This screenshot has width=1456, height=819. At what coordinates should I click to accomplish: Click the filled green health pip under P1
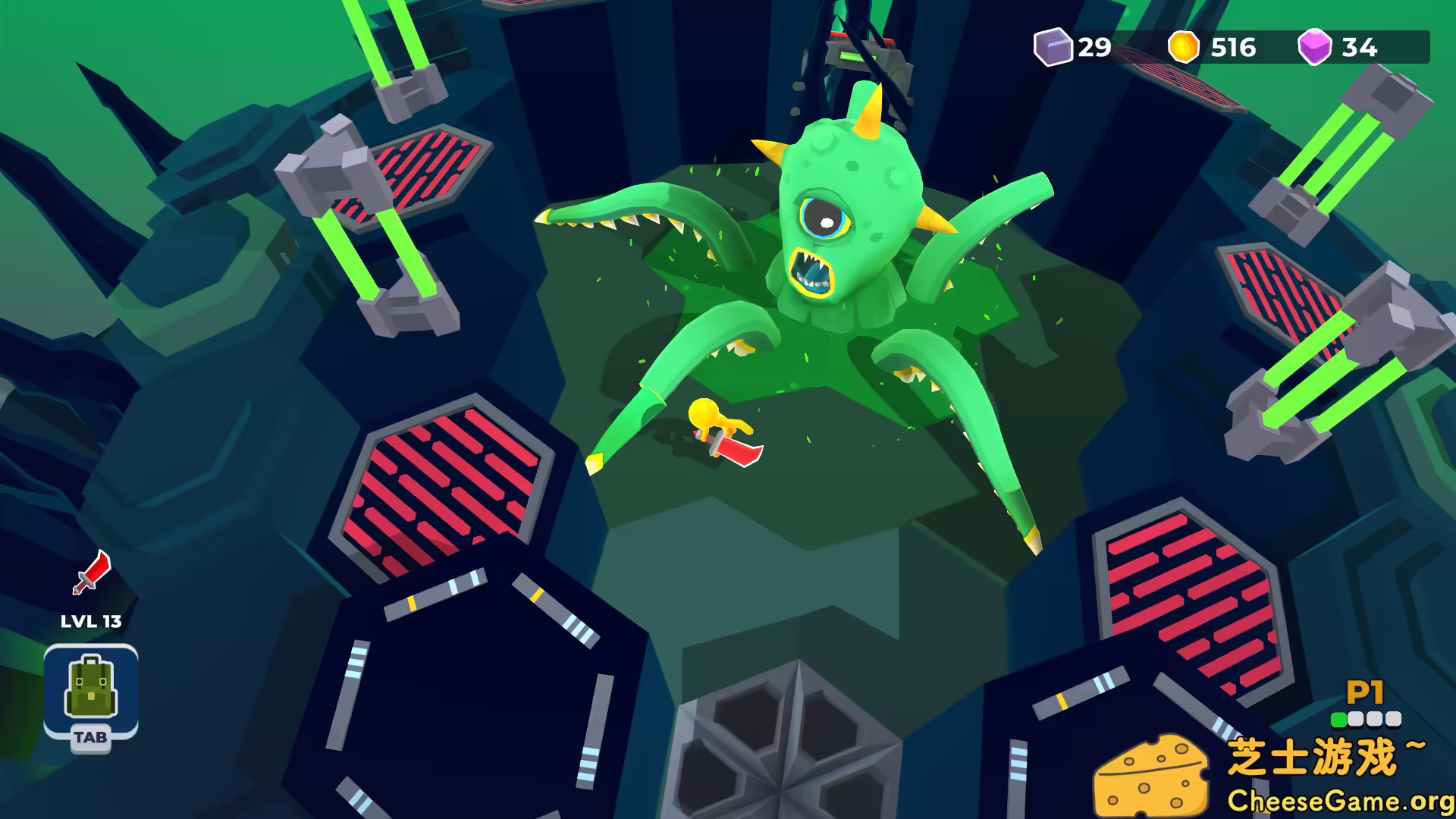(1339, 719)
